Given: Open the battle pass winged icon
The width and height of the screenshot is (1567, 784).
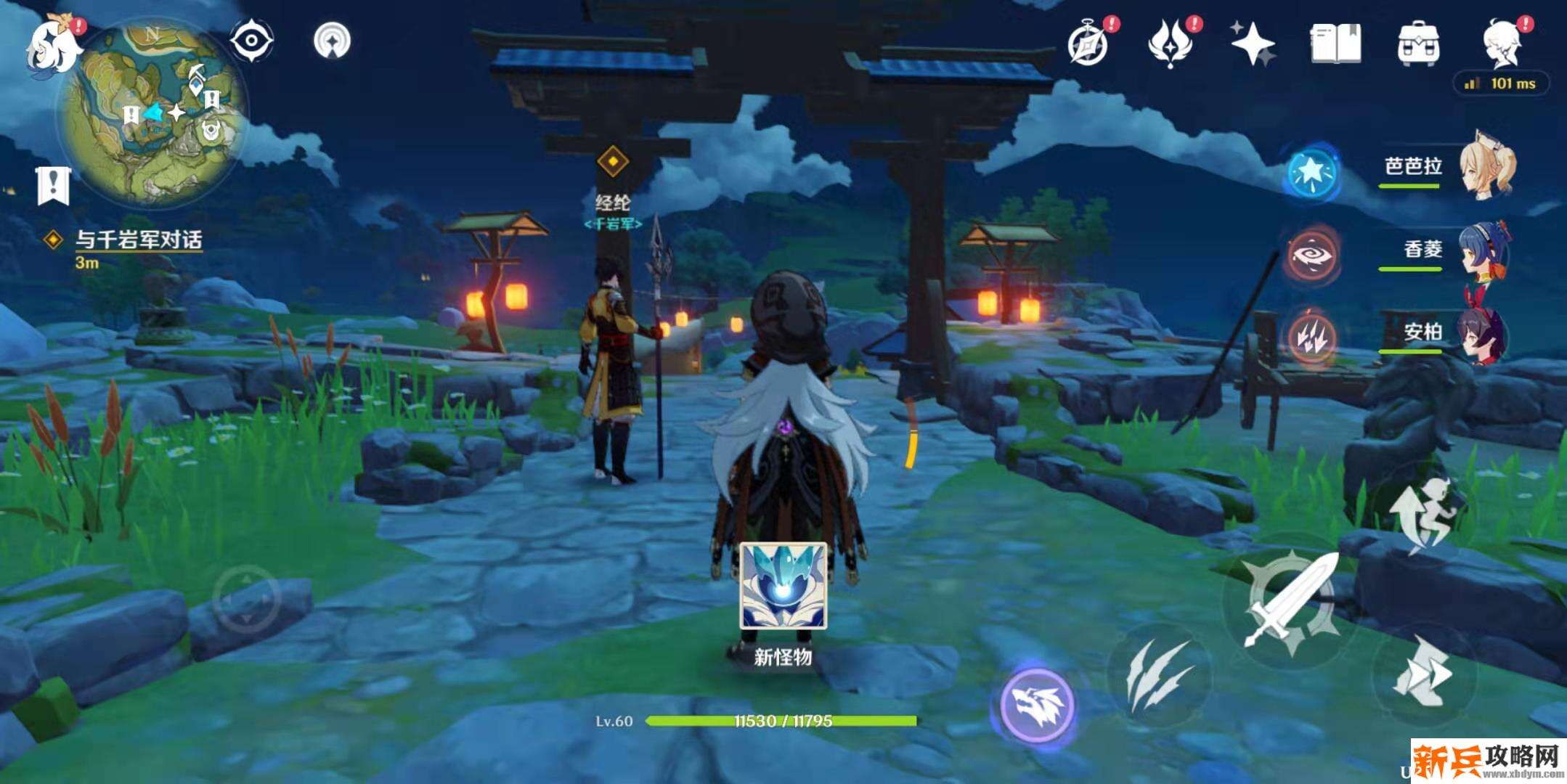Looking at the screenshot, I should point(1170,44).
